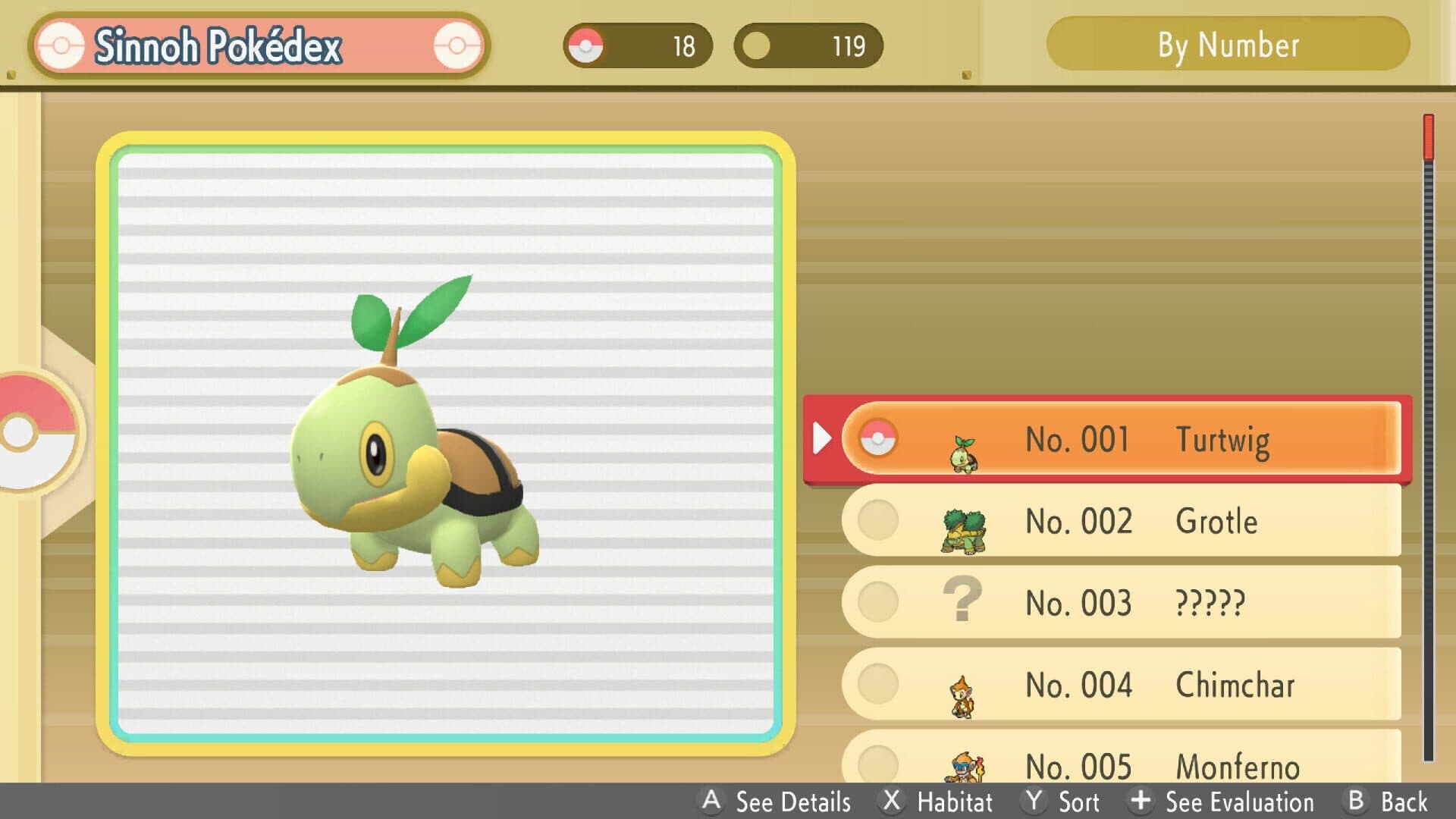Click the large Poké Ball side tab
Screen dimensions: 1456x819
tap(34, 432)
